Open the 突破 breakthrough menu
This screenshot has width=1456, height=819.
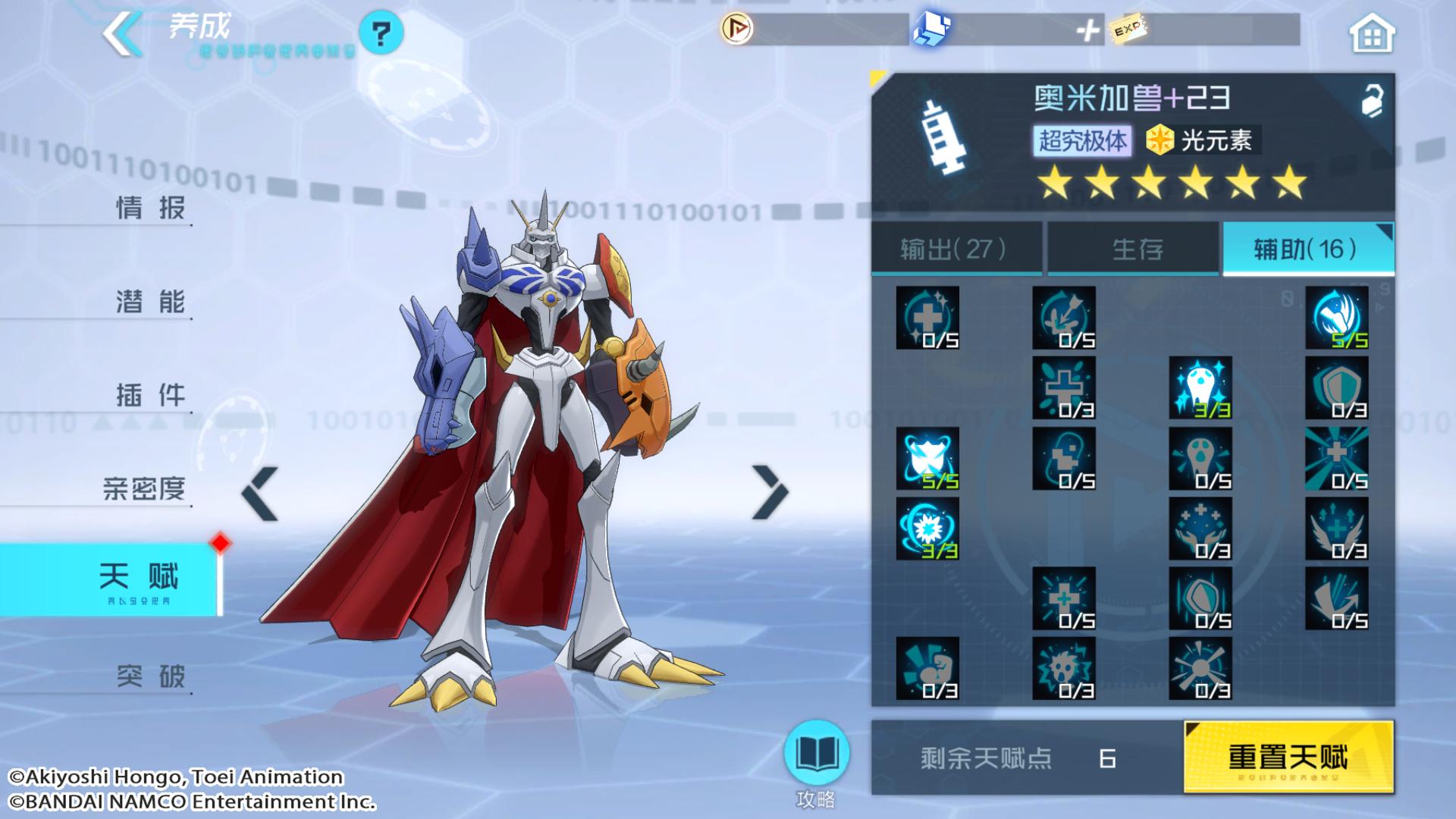pos(150,676)
